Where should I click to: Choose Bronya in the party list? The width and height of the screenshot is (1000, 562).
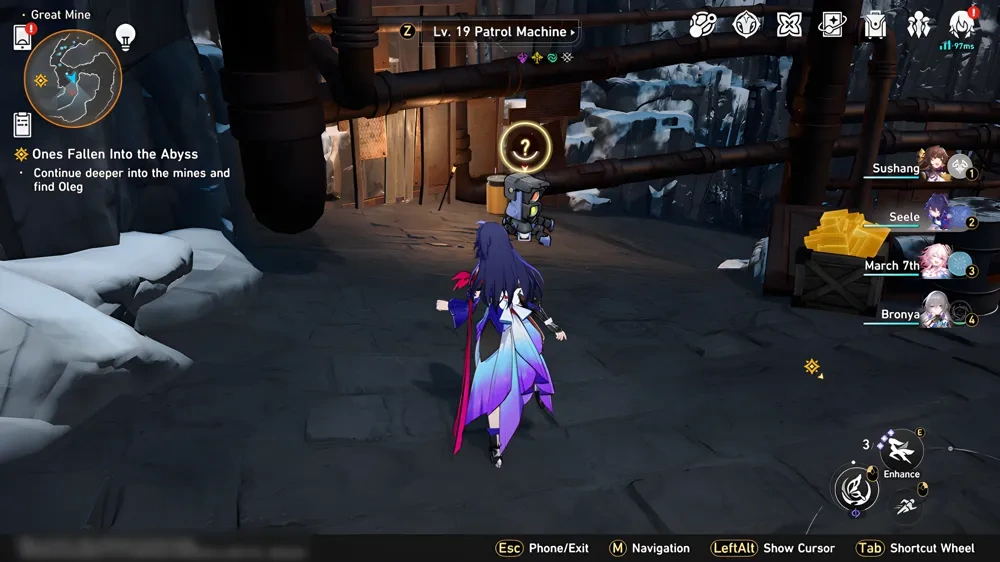pyautogui.click(x=935, y=313)
